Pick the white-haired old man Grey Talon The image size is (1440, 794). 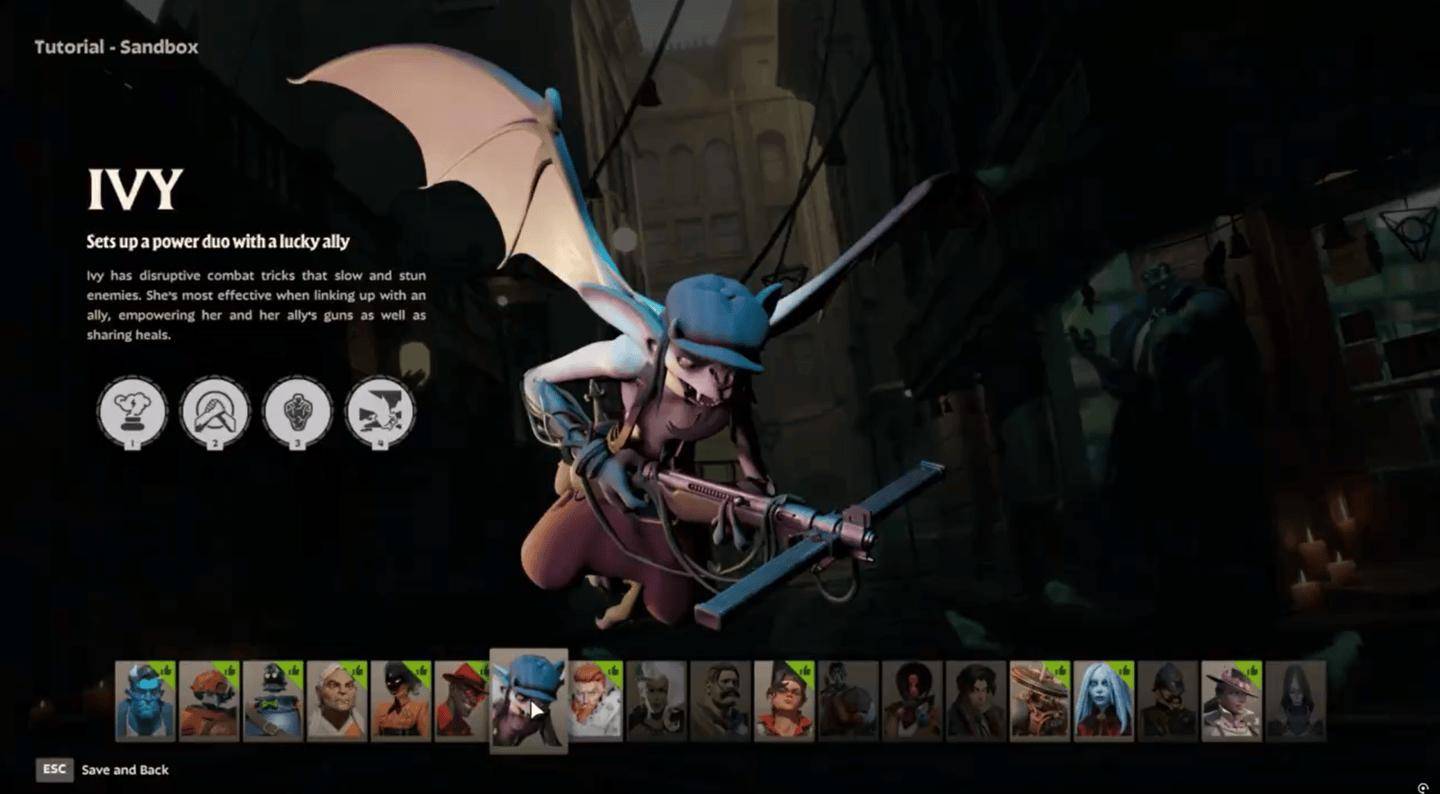(x=337, y=700)
